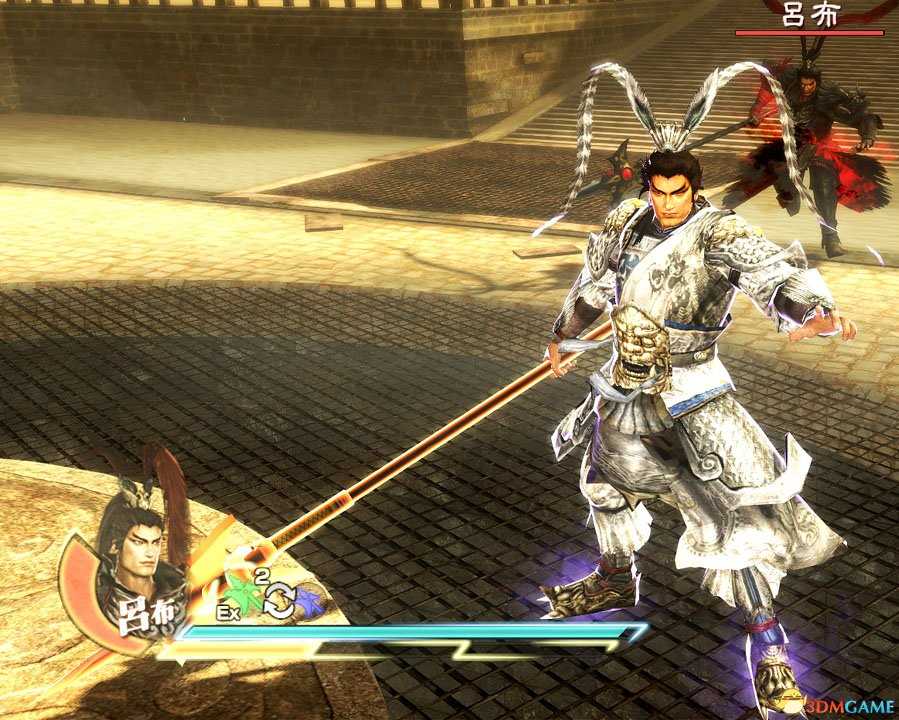899x720 pixels.
Task: Click the enemy name 呂布 label
Action: pos(810,15)
